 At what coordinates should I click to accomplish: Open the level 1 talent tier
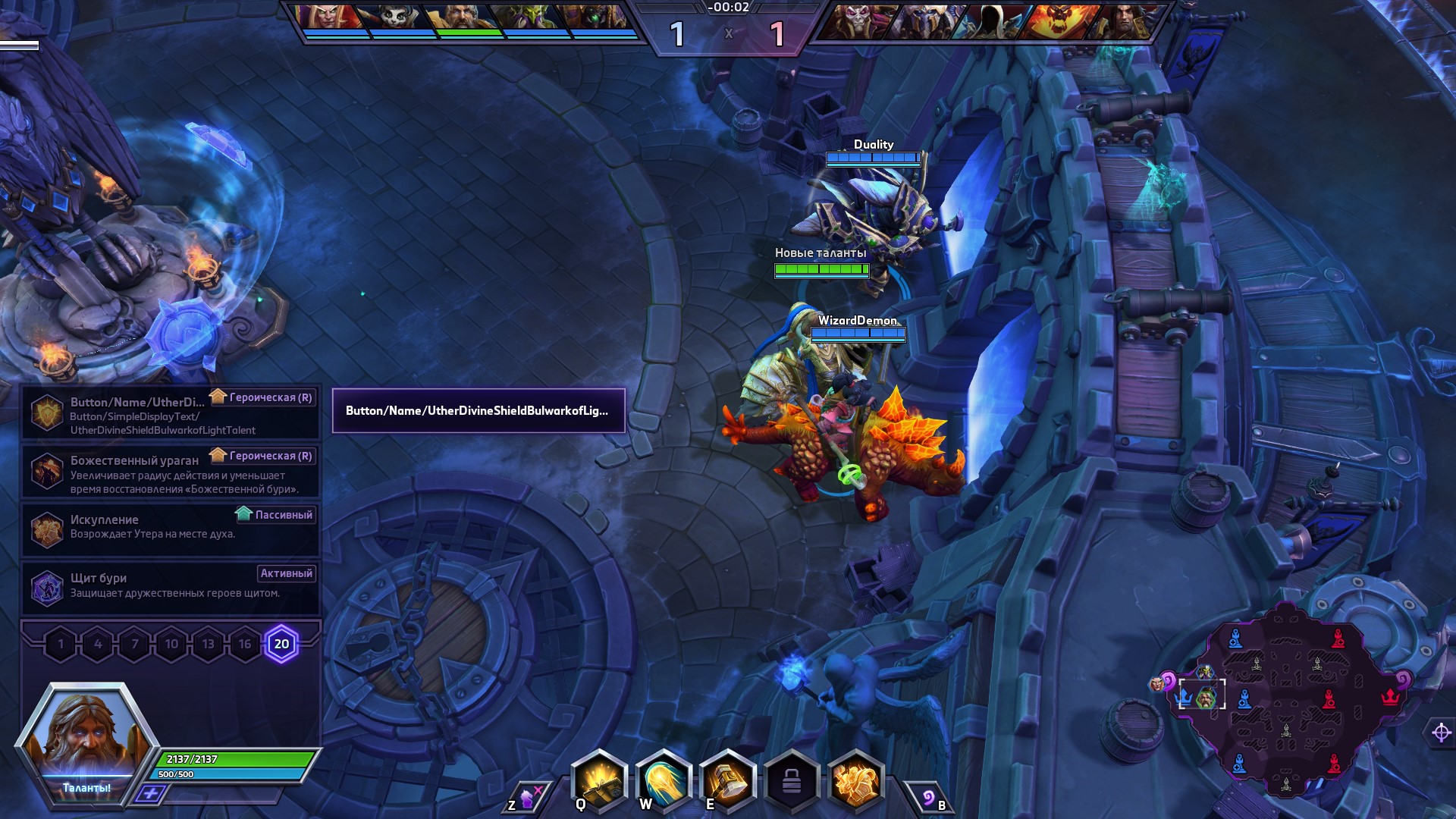tap(61, 645)
